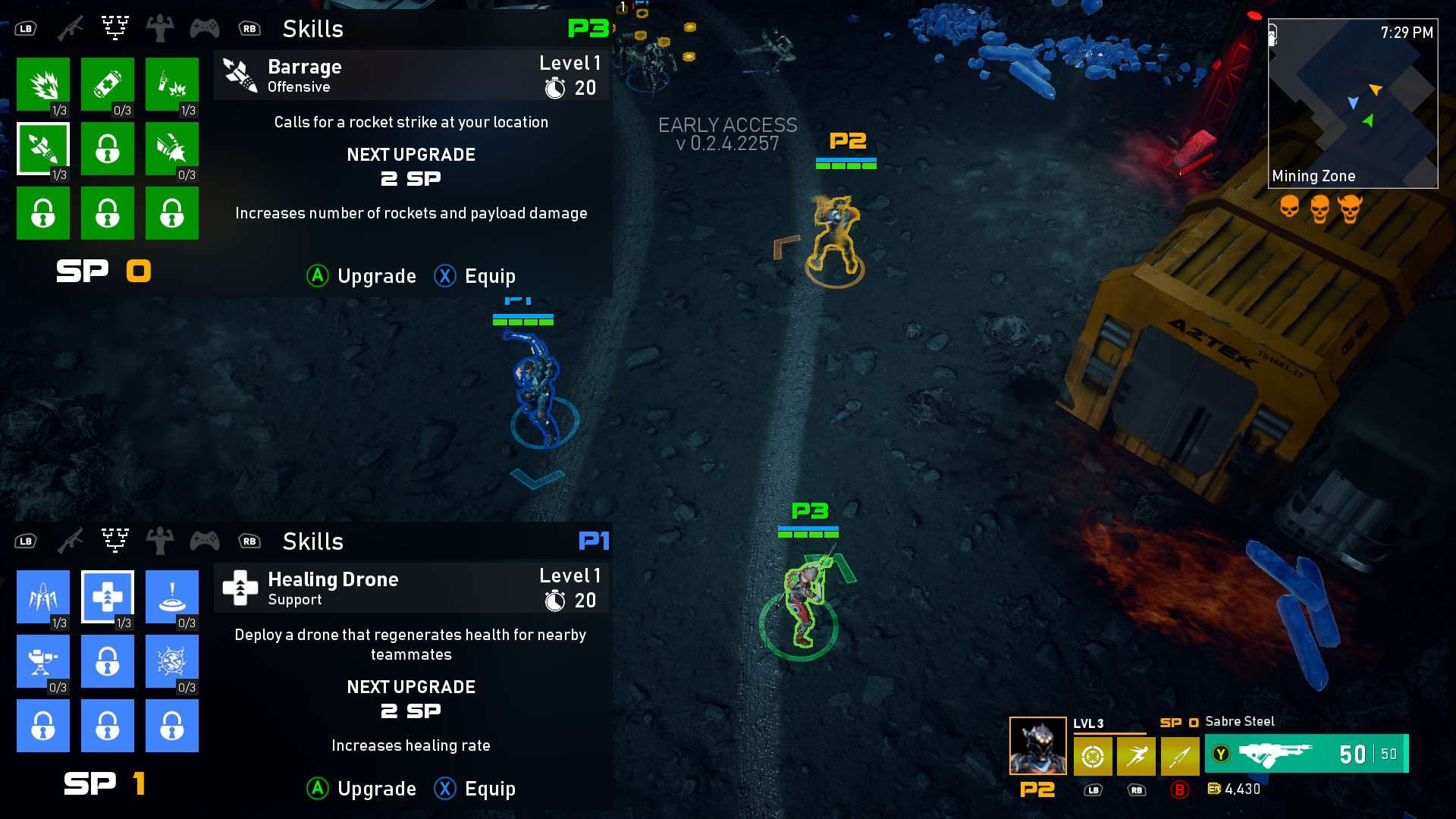Click the beacon alert skill in P1 grid
The height and width of the screenshot is (819, 1456).
[x=172, y=597]
